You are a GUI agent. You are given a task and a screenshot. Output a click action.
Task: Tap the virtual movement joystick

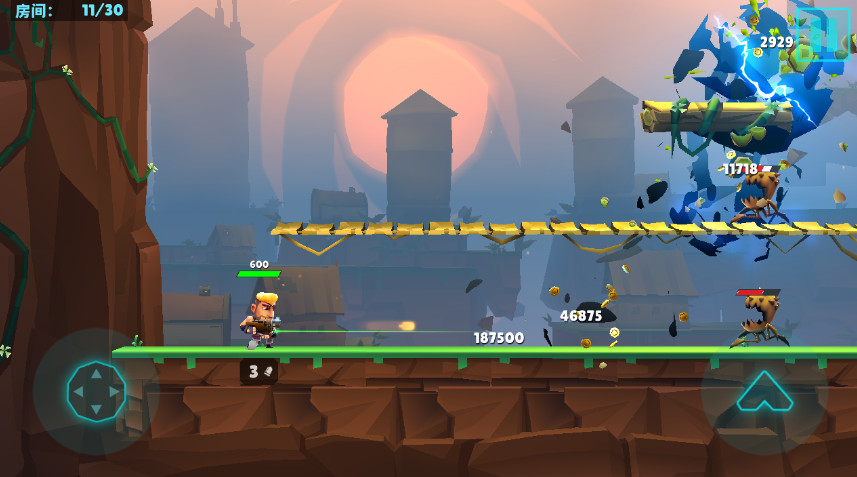(x=96, y=391)
